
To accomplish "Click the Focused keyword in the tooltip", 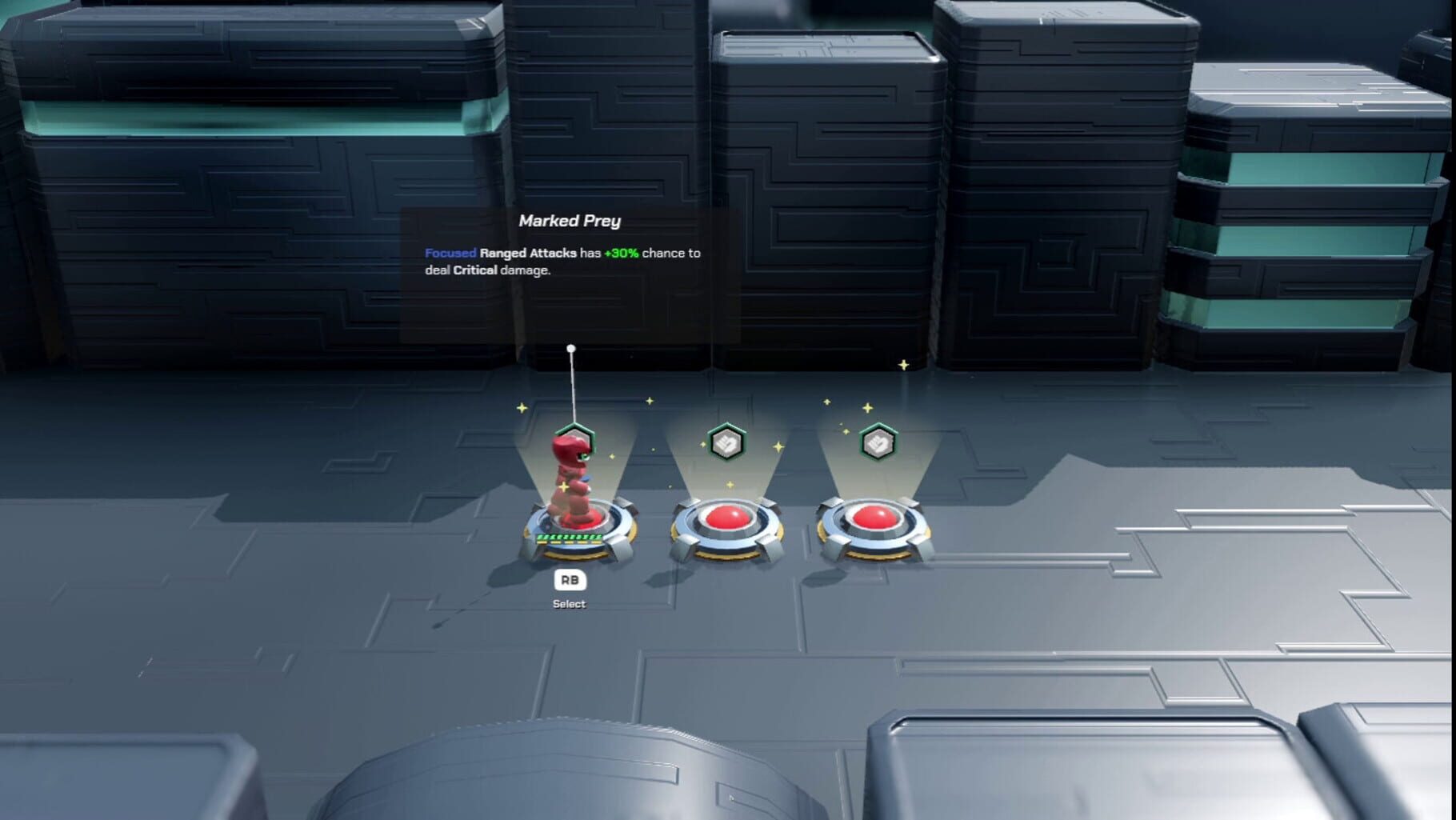I will pos(450,252).
